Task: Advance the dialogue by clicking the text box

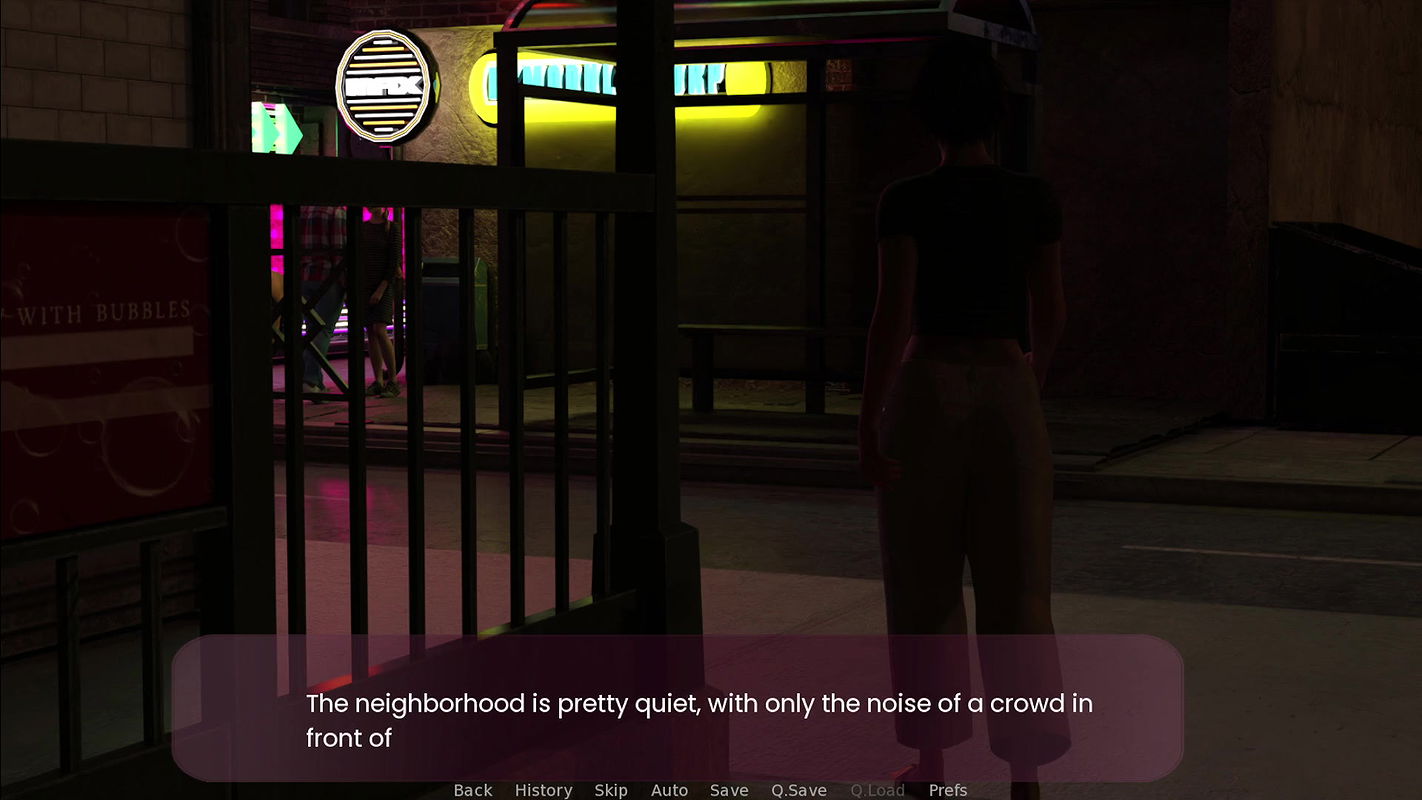Action: click(677, 708)
